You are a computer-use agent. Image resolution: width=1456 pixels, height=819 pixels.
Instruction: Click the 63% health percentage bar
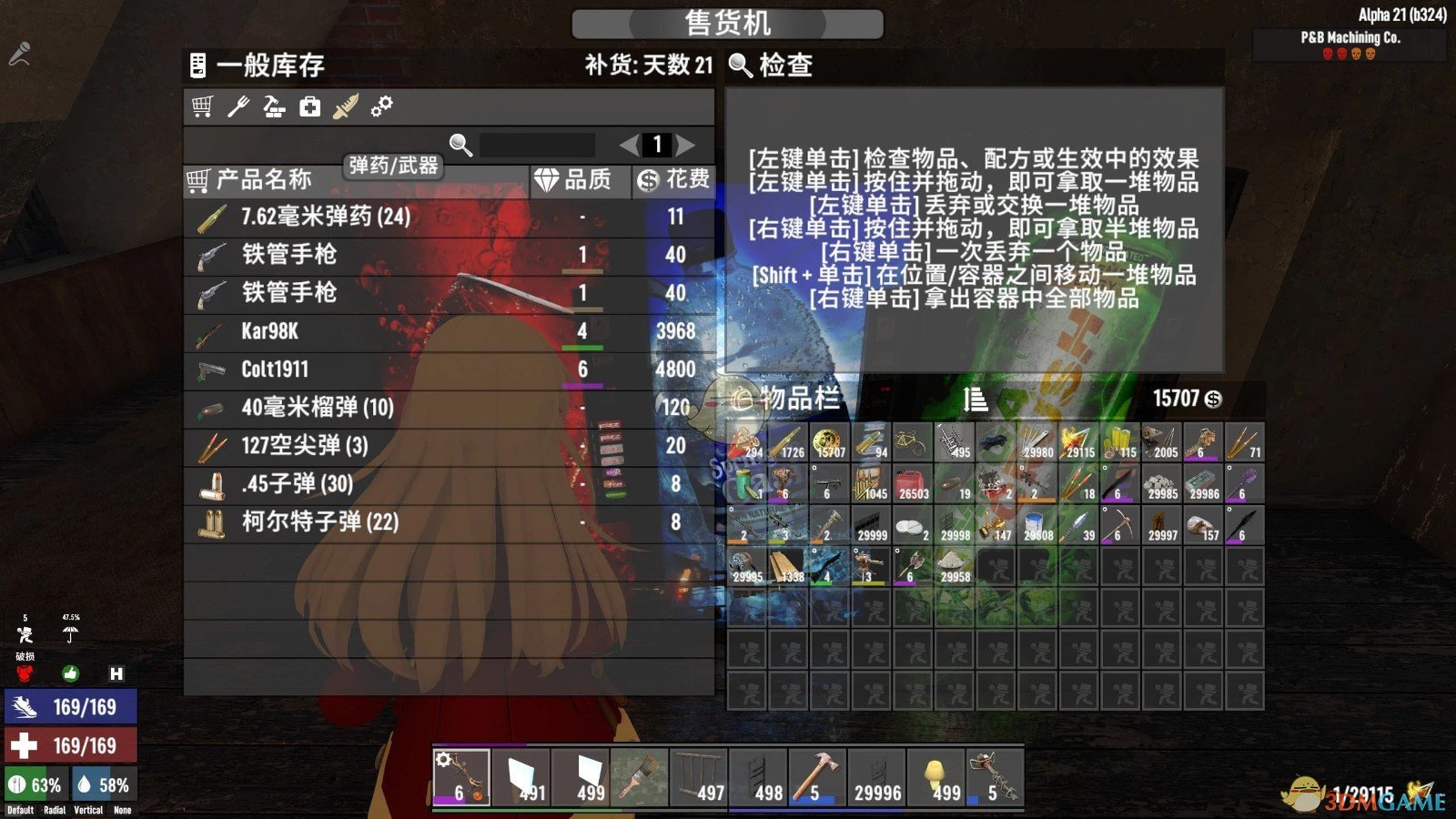[x=35, y=783]
